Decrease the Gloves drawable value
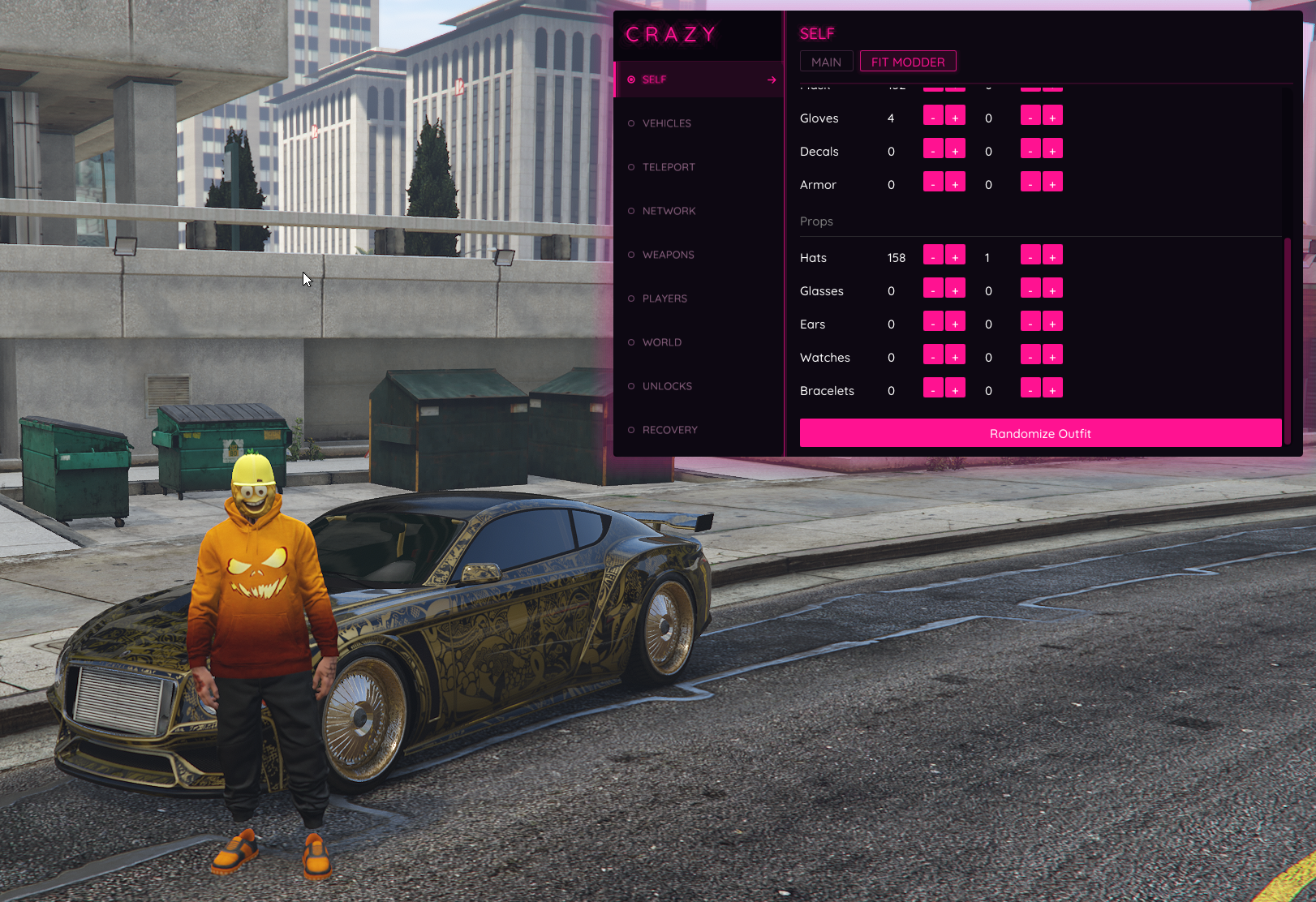1316x902 pixels. pos(933,117)
